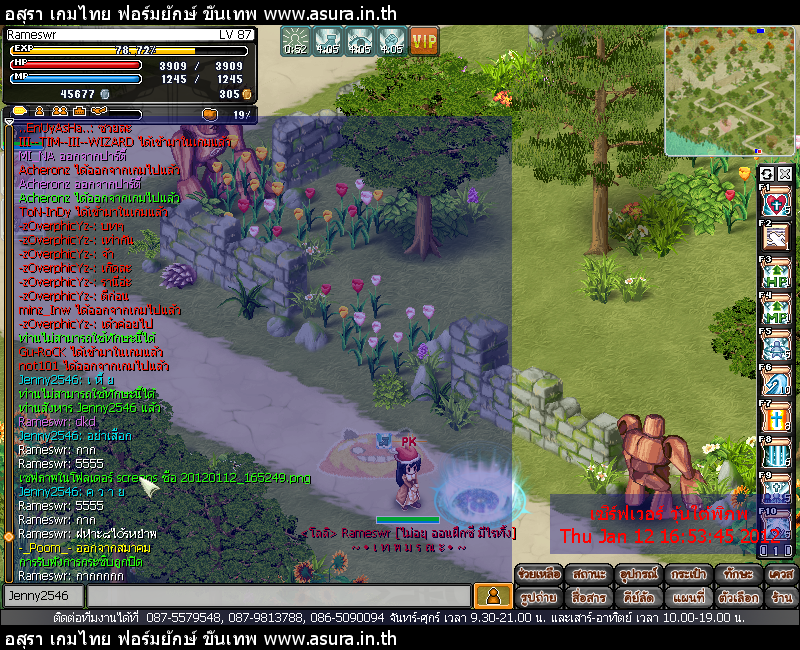800x650 pixels.
Task: Click the รูปถ่าย (Screenshot) button
Action: [540, 597]
